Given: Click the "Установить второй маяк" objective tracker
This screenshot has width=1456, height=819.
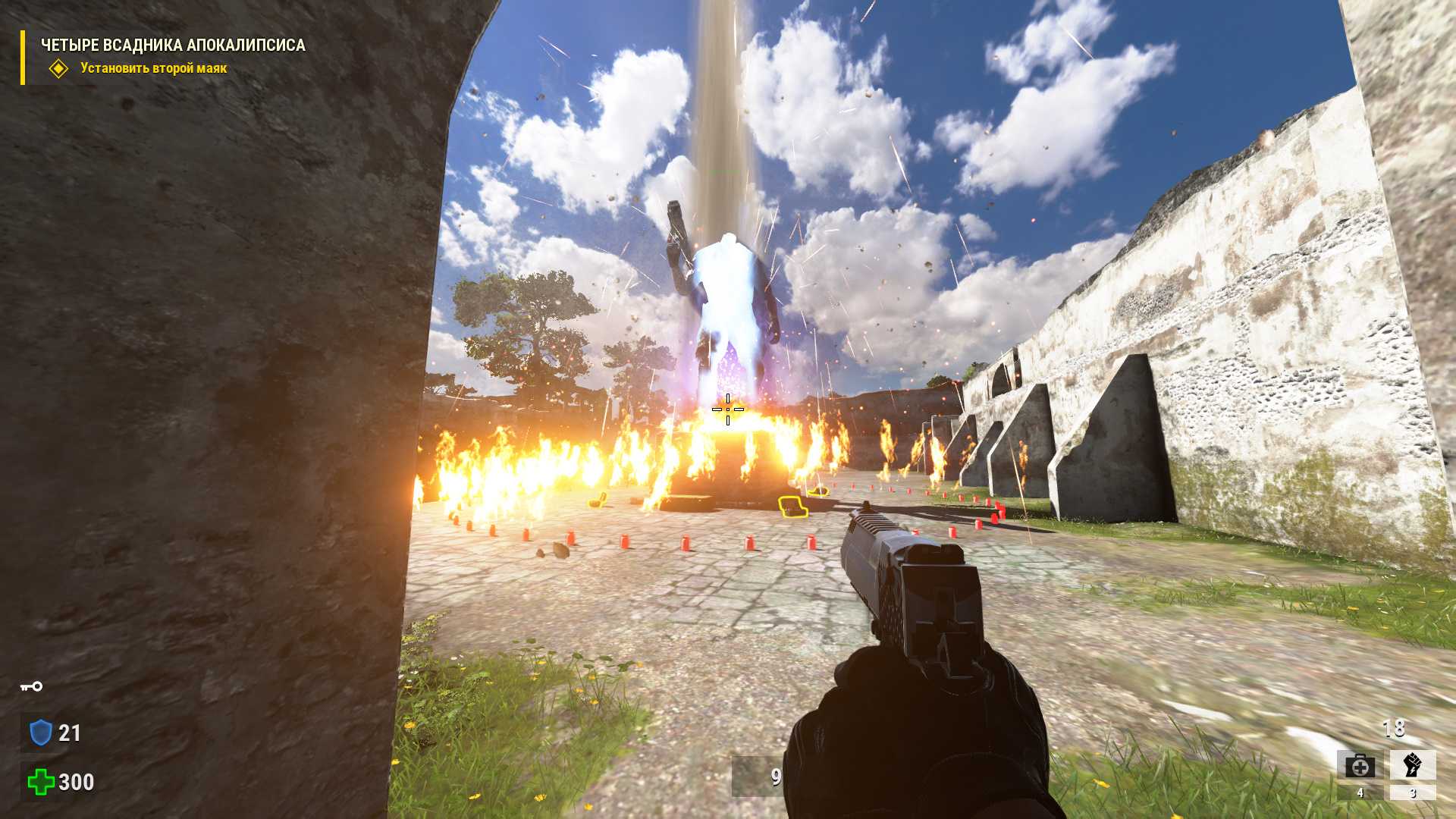Looking at the screenshot, I should tap(153, 68).
